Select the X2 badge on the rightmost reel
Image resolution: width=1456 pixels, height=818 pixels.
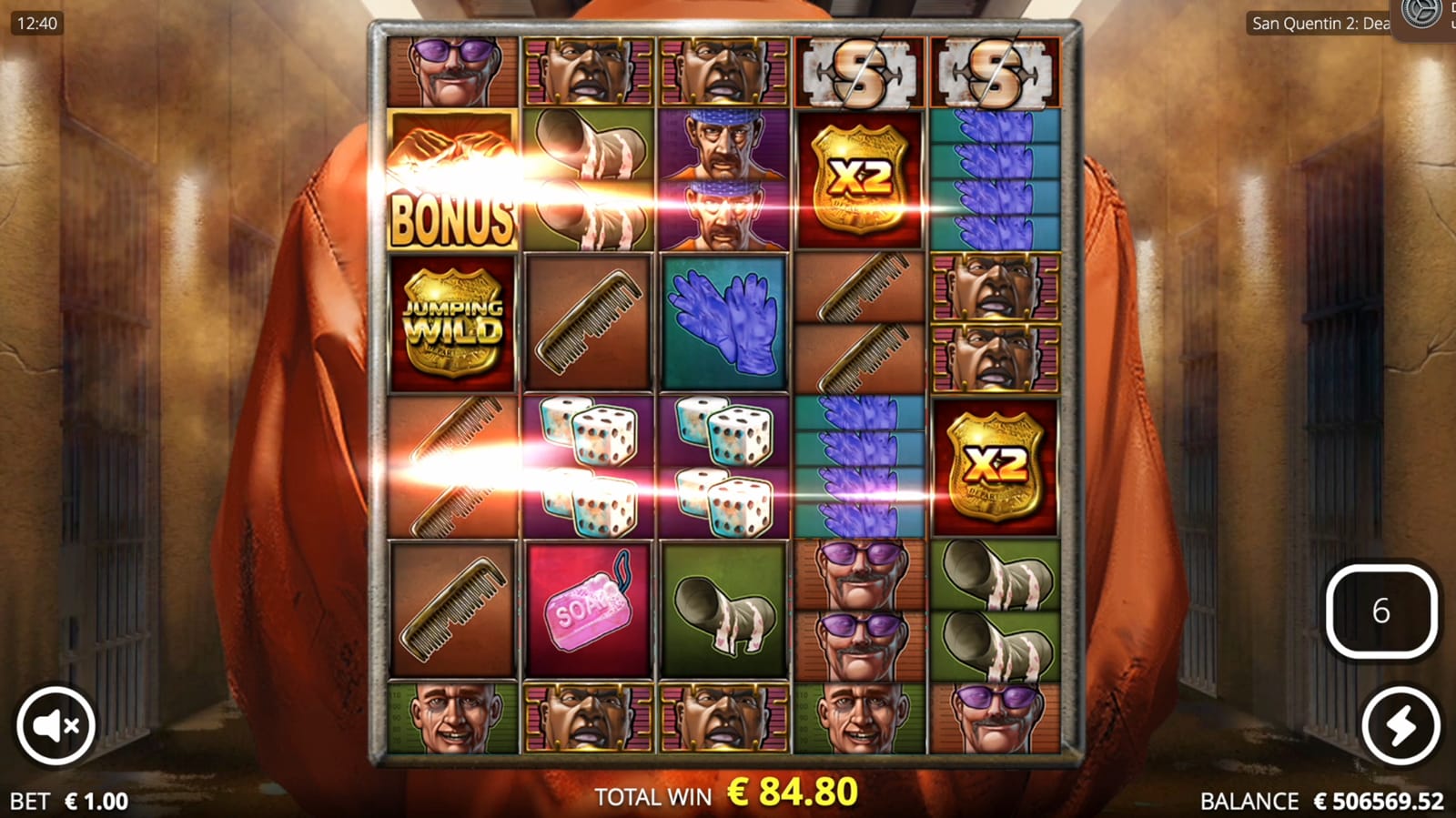996,464
